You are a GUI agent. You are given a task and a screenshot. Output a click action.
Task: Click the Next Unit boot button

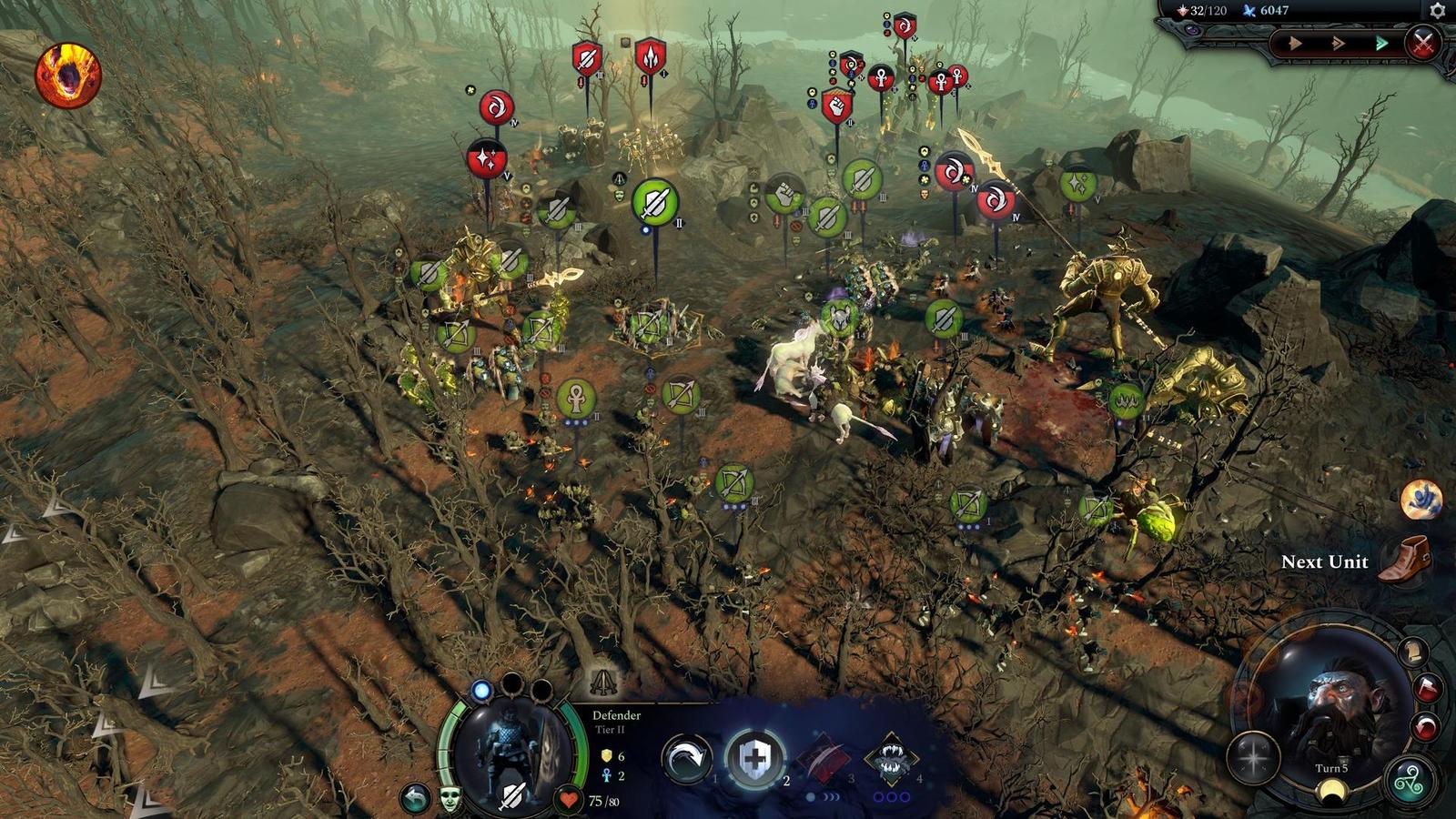[1405, 559]
